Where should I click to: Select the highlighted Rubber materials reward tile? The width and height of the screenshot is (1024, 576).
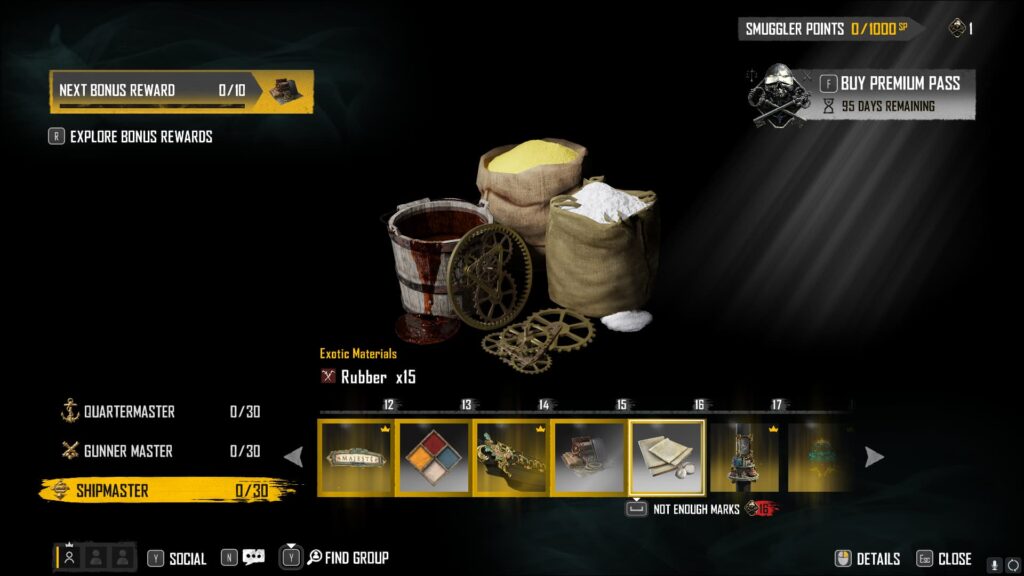coord(666,457)
